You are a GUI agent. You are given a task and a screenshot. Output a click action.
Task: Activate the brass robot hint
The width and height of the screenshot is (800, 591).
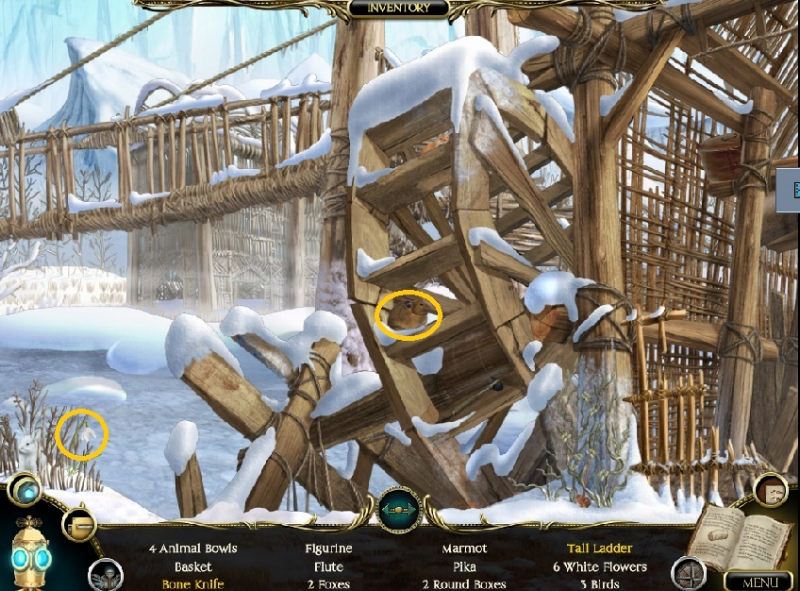tap(30, 556)
